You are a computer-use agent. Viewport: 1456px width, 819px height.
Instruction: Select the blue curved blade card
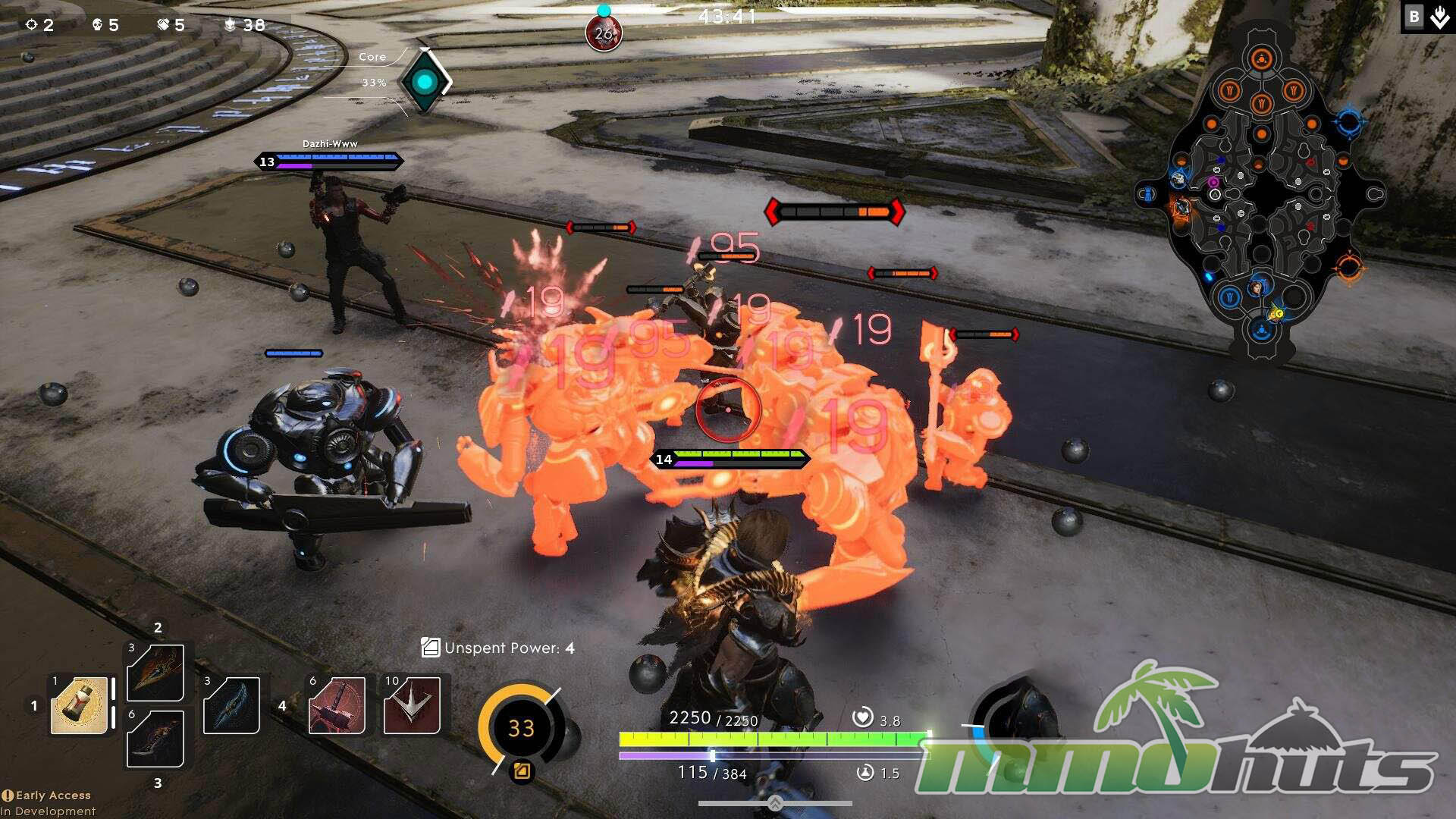tap(232, 706)
